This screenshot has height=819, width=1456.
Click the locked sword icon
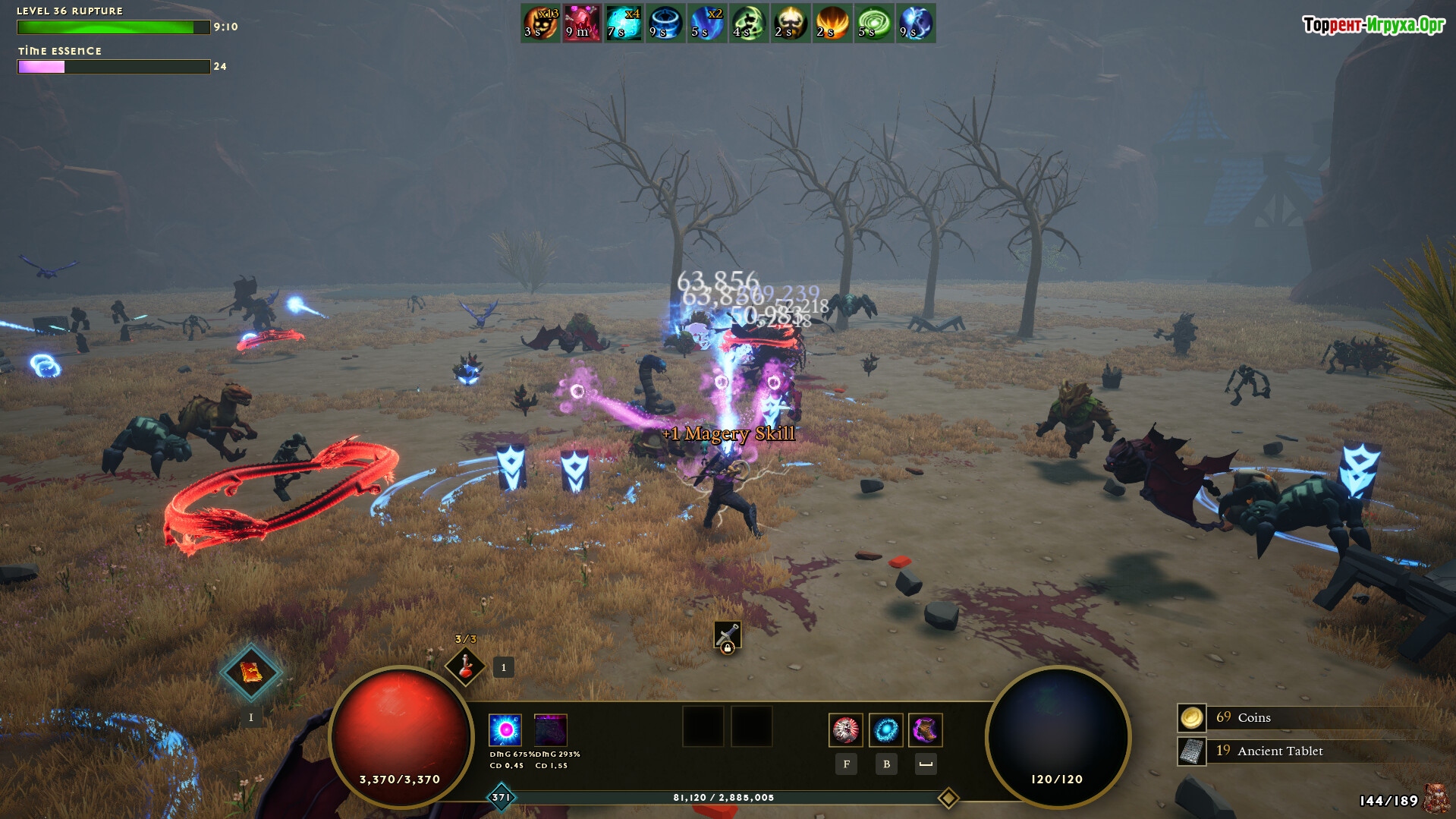pyautogui.click(x=727, y=636)
